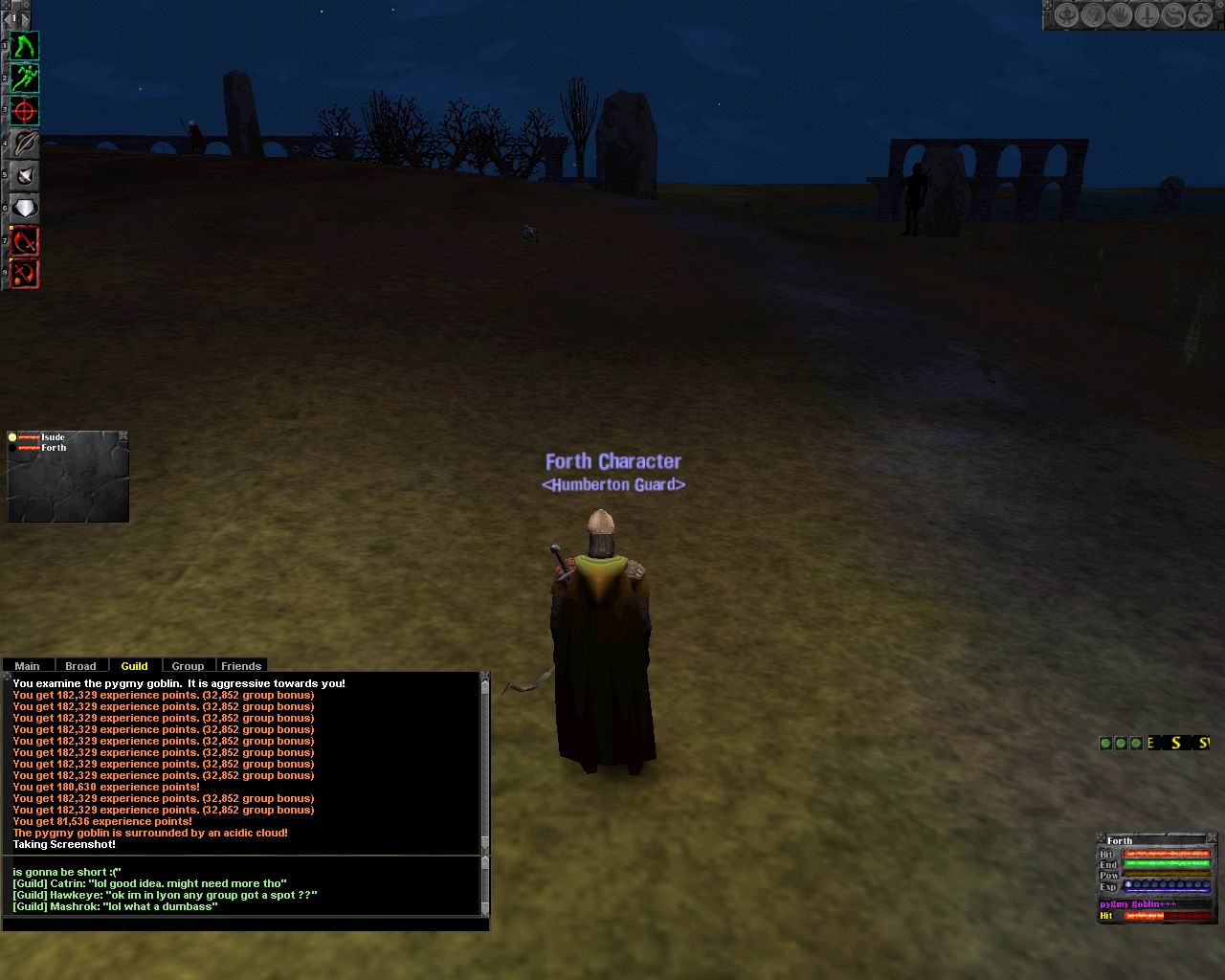This screenshot has width=1225, height=980.
Task: Click the up arrow on the Forth status window
Action: (x=1100, y=836)
